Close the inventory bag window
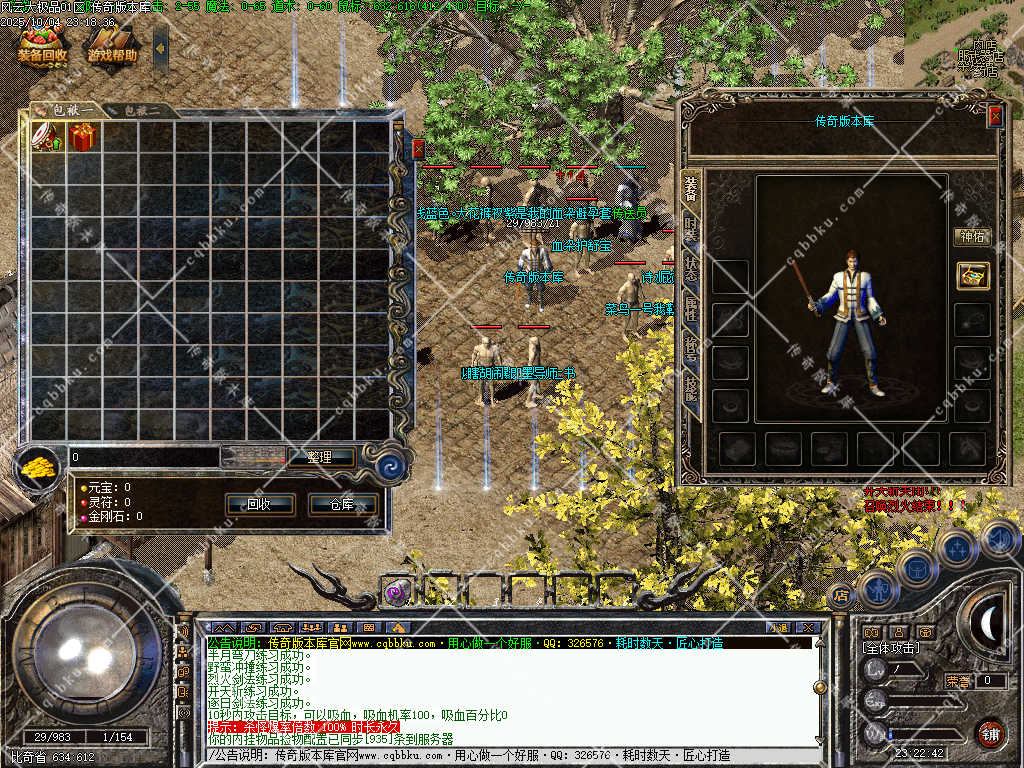 (x=418, y=149)
